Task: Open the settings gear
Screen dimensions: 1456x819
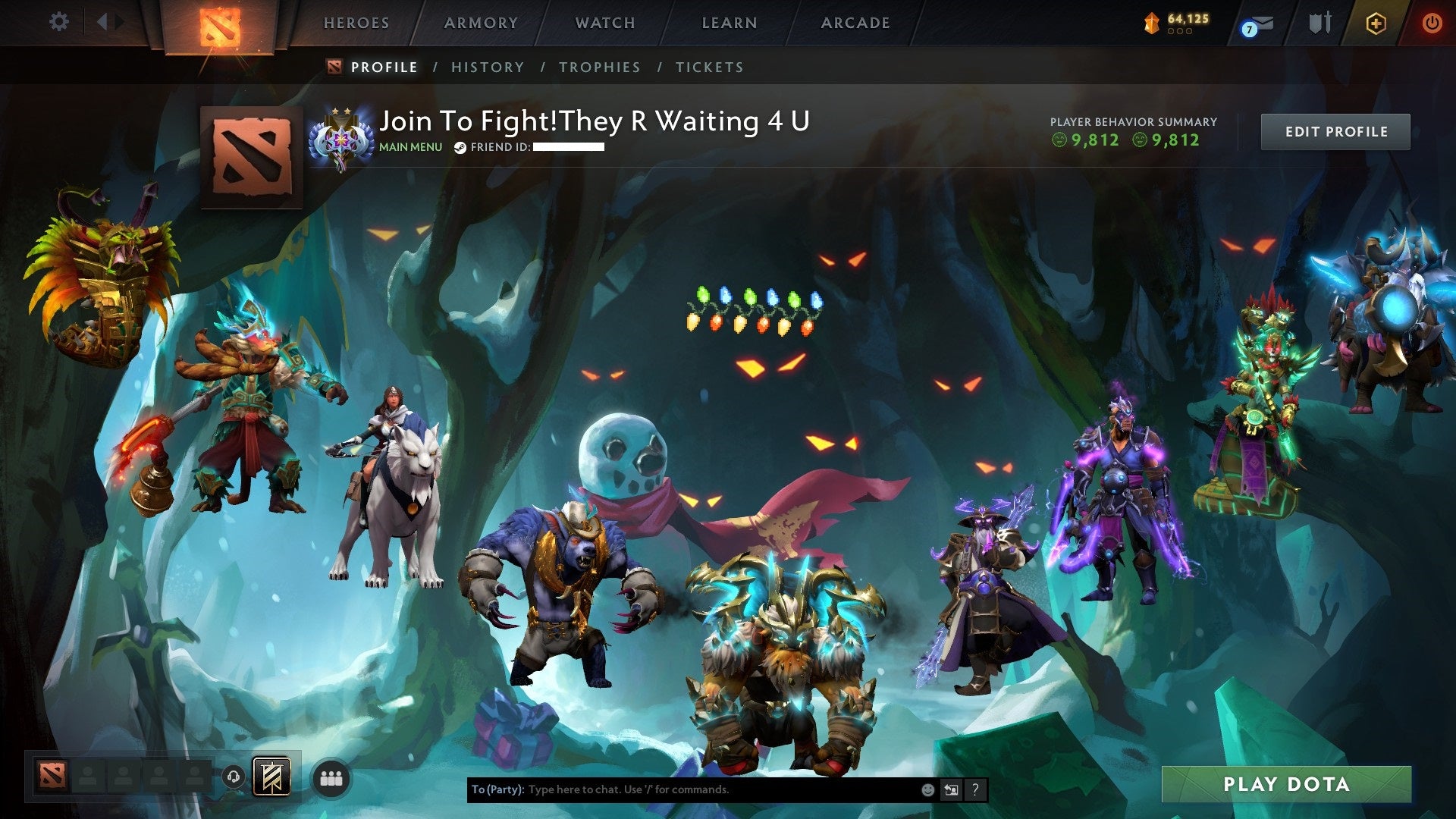Action: tap(59, 23)
